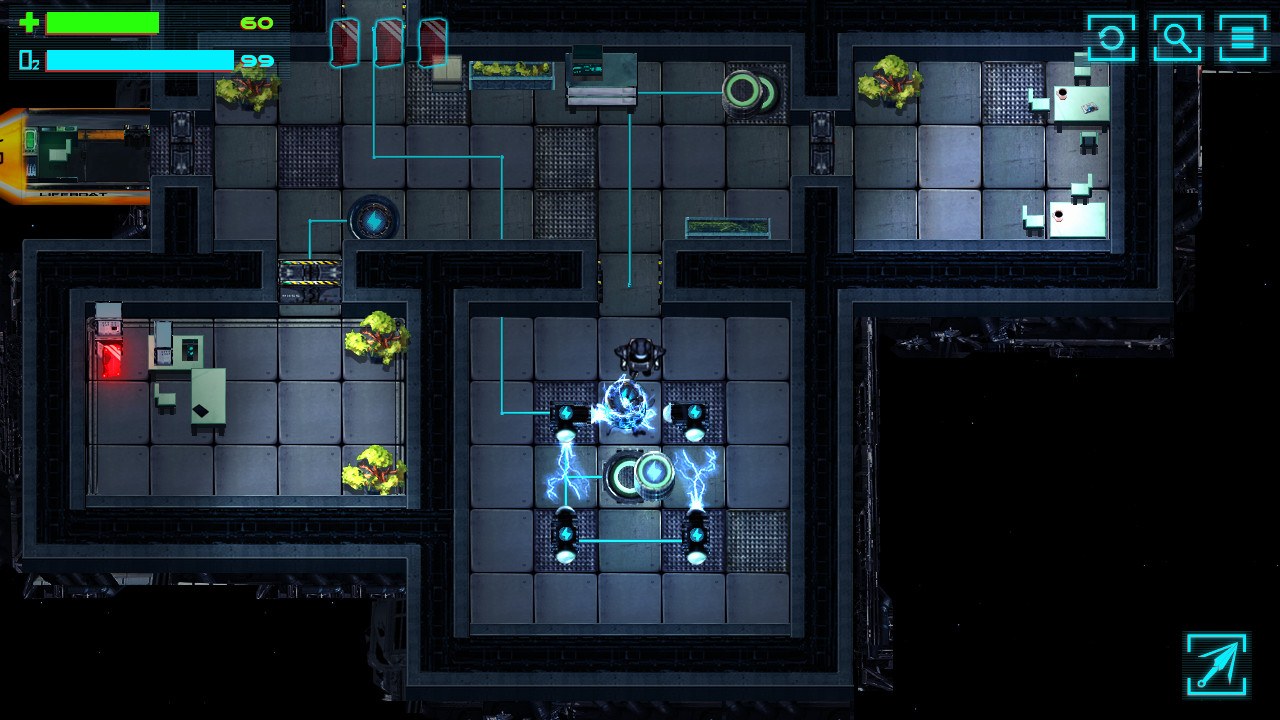This screenshot has height=720, width=1280.
Task: Click the circular restart icon at top-right
Action: (1113, 37)
